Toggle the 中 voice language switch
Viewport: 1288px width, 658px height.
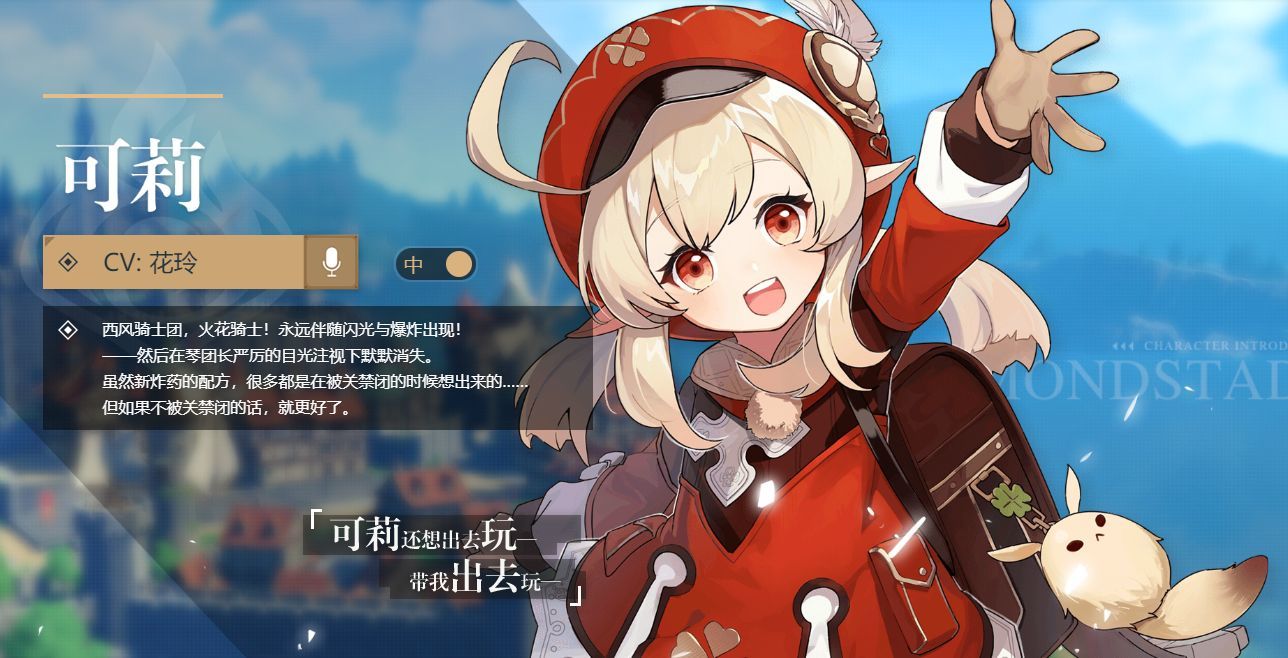pyautogui.click(x=436, y=264)
